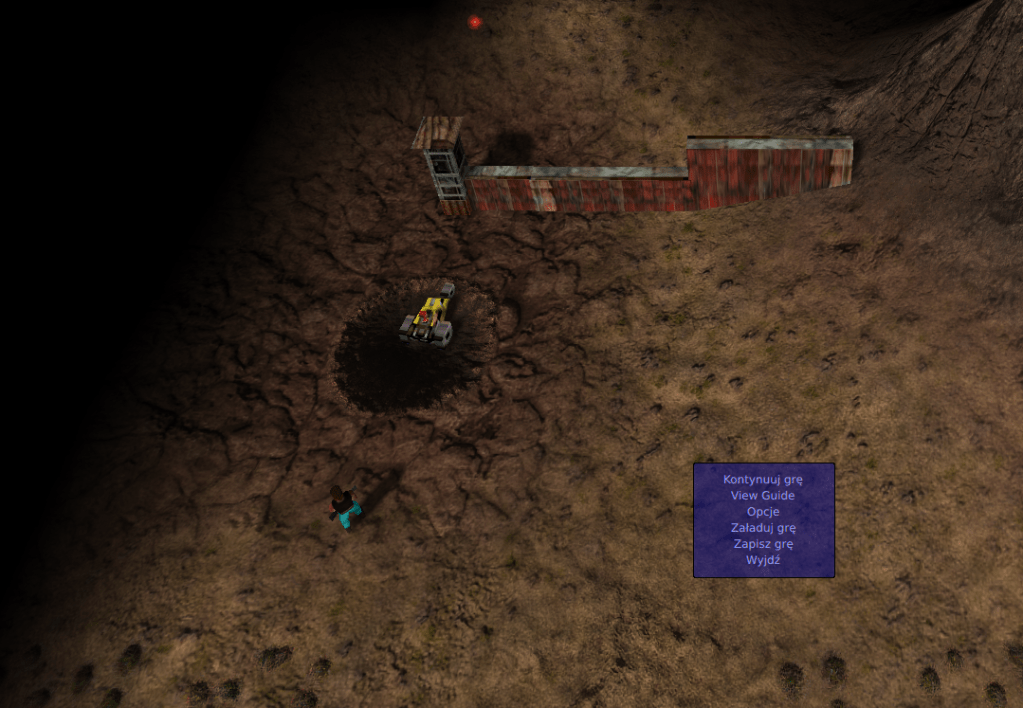Screen dimensions: 1023x708
Task: Open the View Guide entry
Action: [763, 495]
